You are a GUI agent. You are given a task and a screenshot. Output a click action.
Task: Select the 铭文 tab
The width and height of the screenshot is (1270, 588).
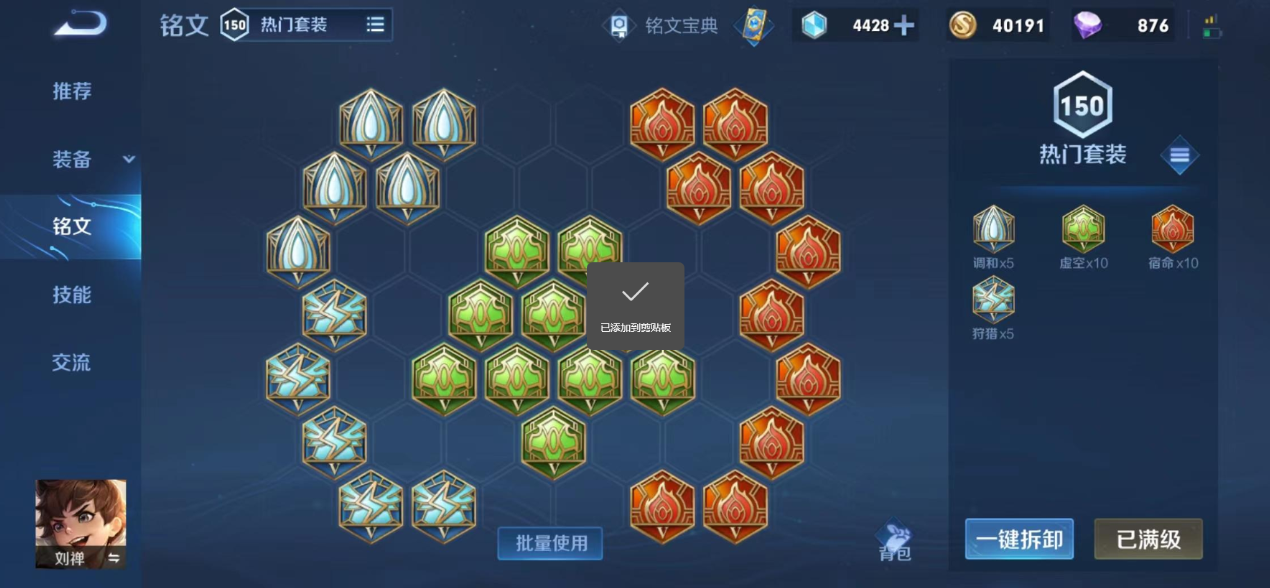(x=72, y=227)
